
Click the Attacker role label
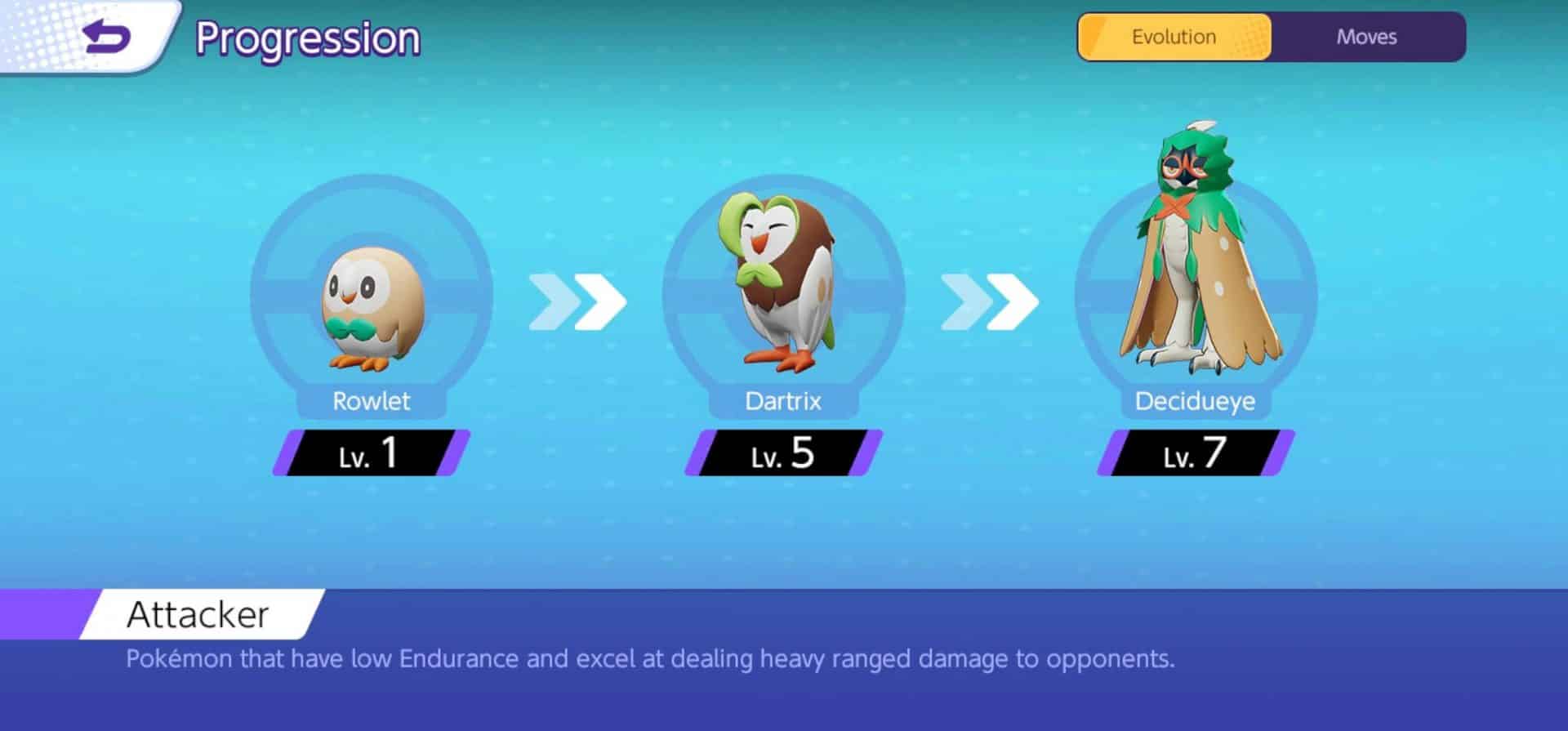click(198, 613)
